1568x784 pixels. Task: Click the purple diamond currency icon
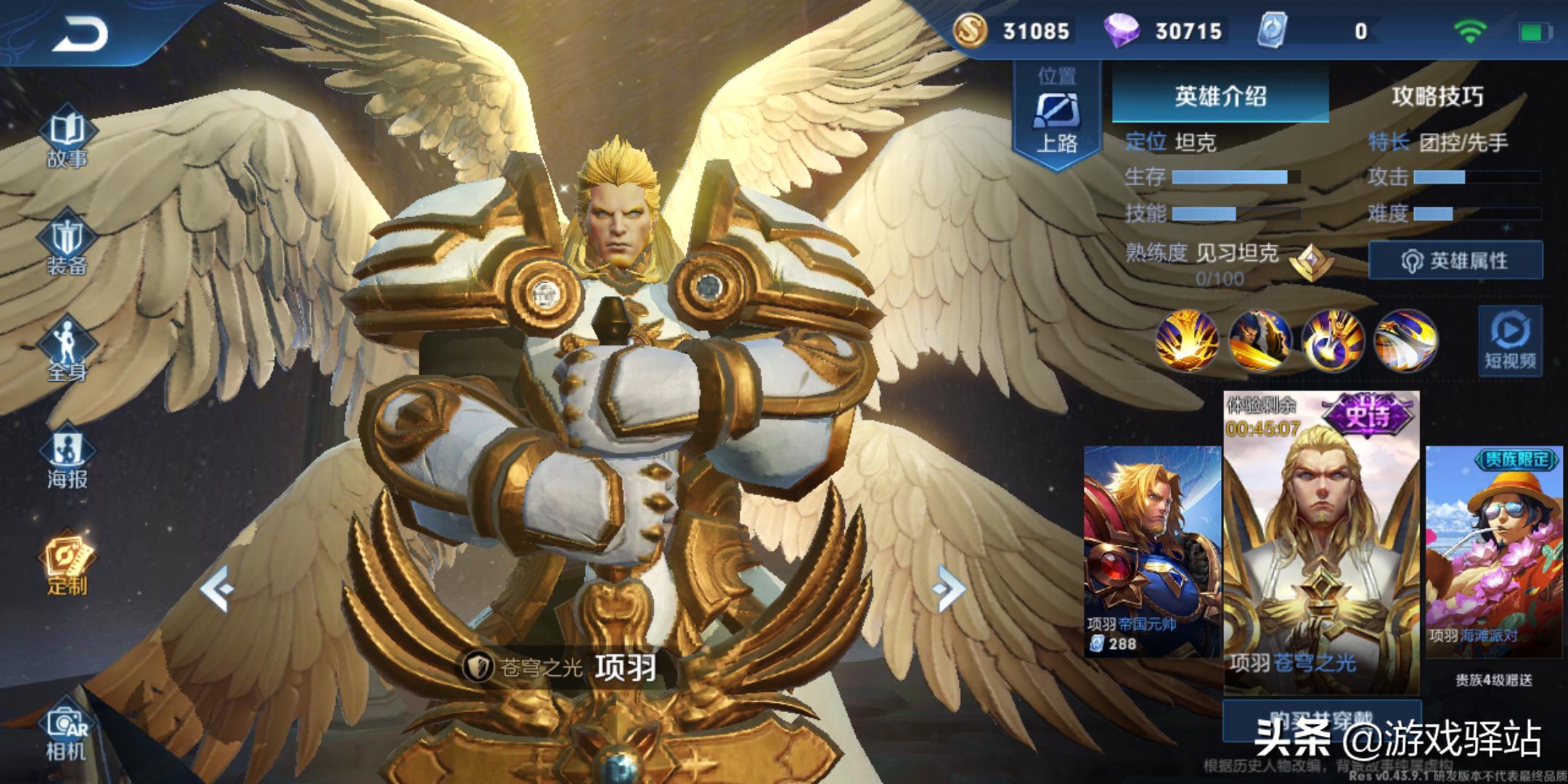(1121, 31)
